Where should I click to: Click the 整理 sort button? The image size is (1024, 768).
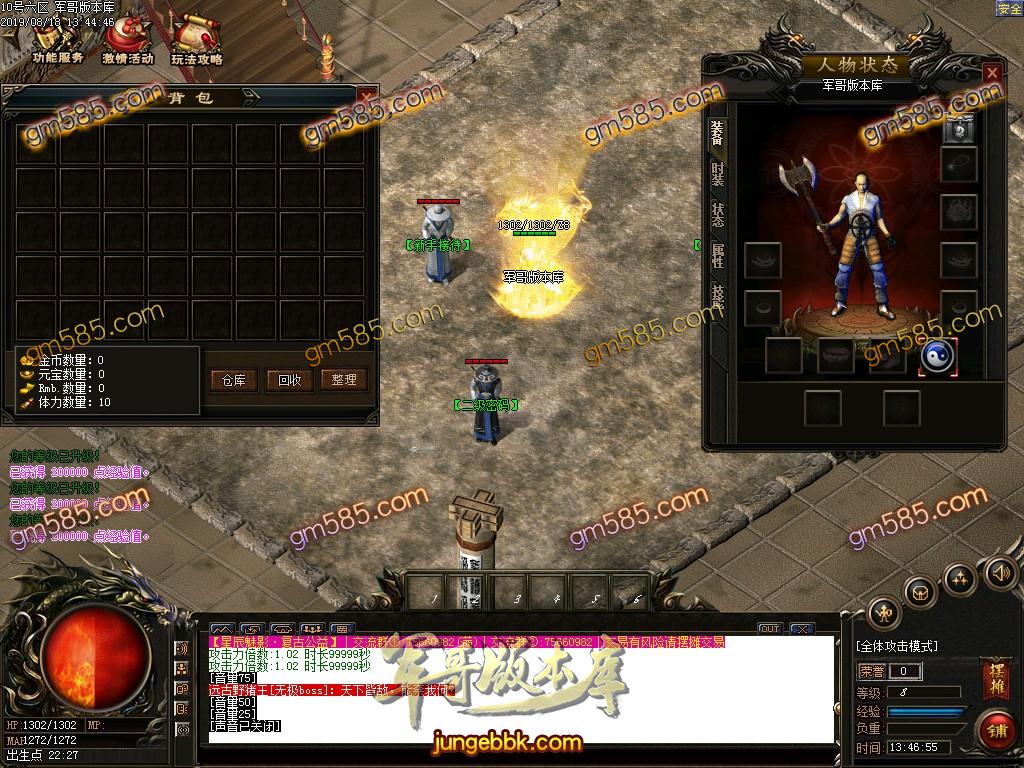[344, 380]
